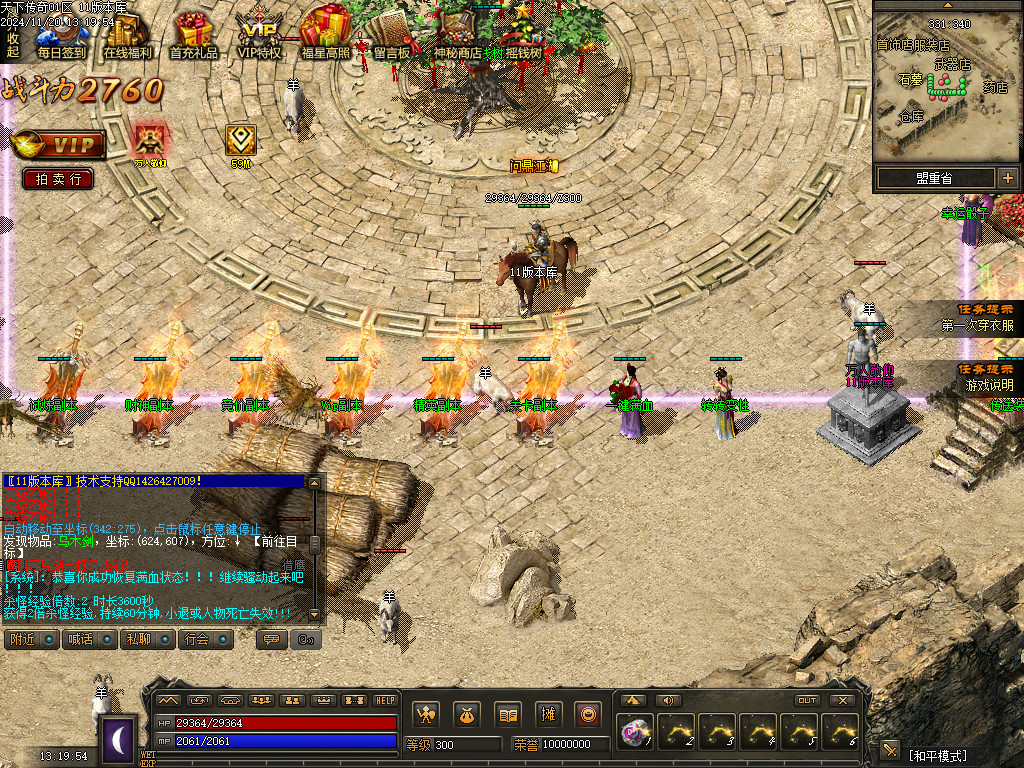Click the gold ingot VIP button

tap(59, 145)
